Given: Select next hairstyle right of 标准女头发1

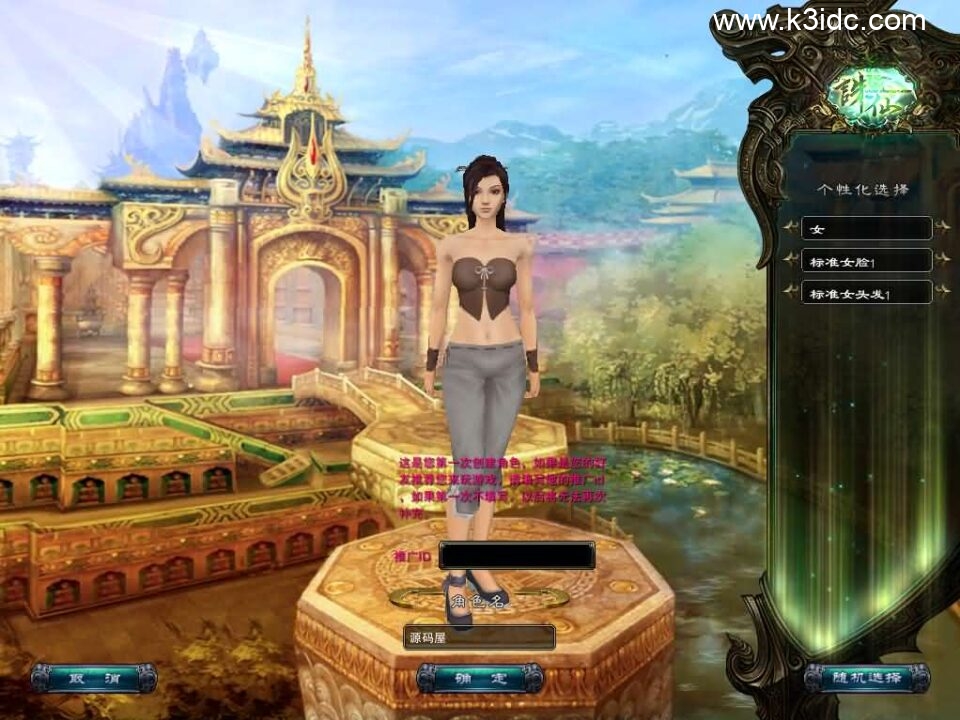Looking at the screenshot, I should tap(941, 293).
